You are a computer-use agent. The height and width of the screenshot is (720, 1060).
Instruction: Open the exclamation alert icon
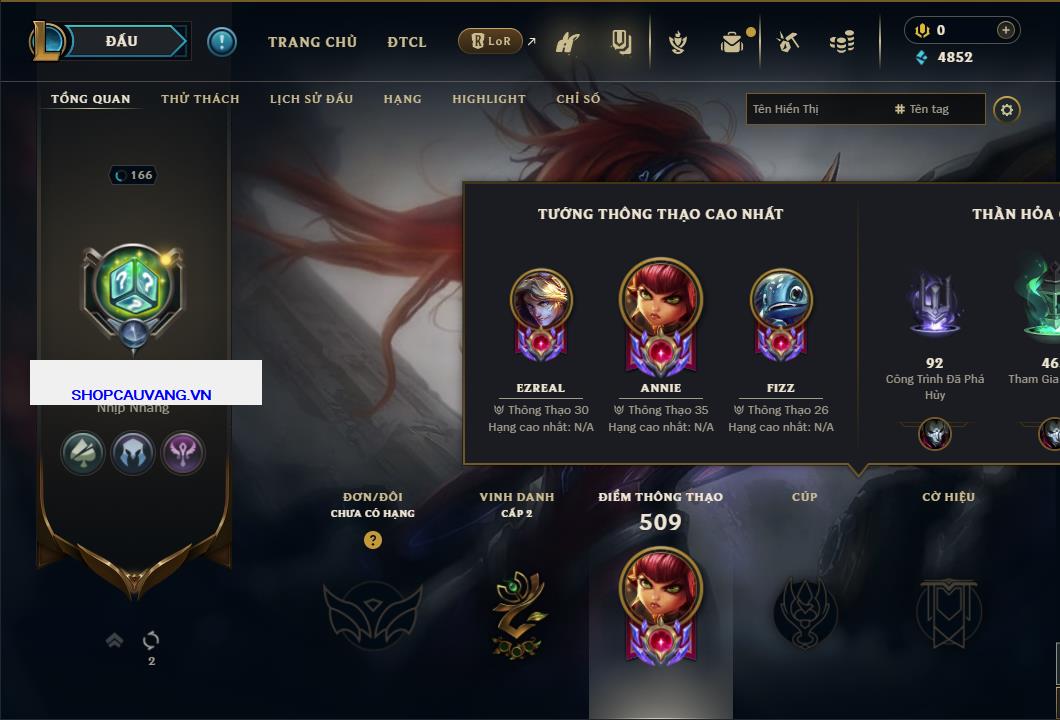221,41
